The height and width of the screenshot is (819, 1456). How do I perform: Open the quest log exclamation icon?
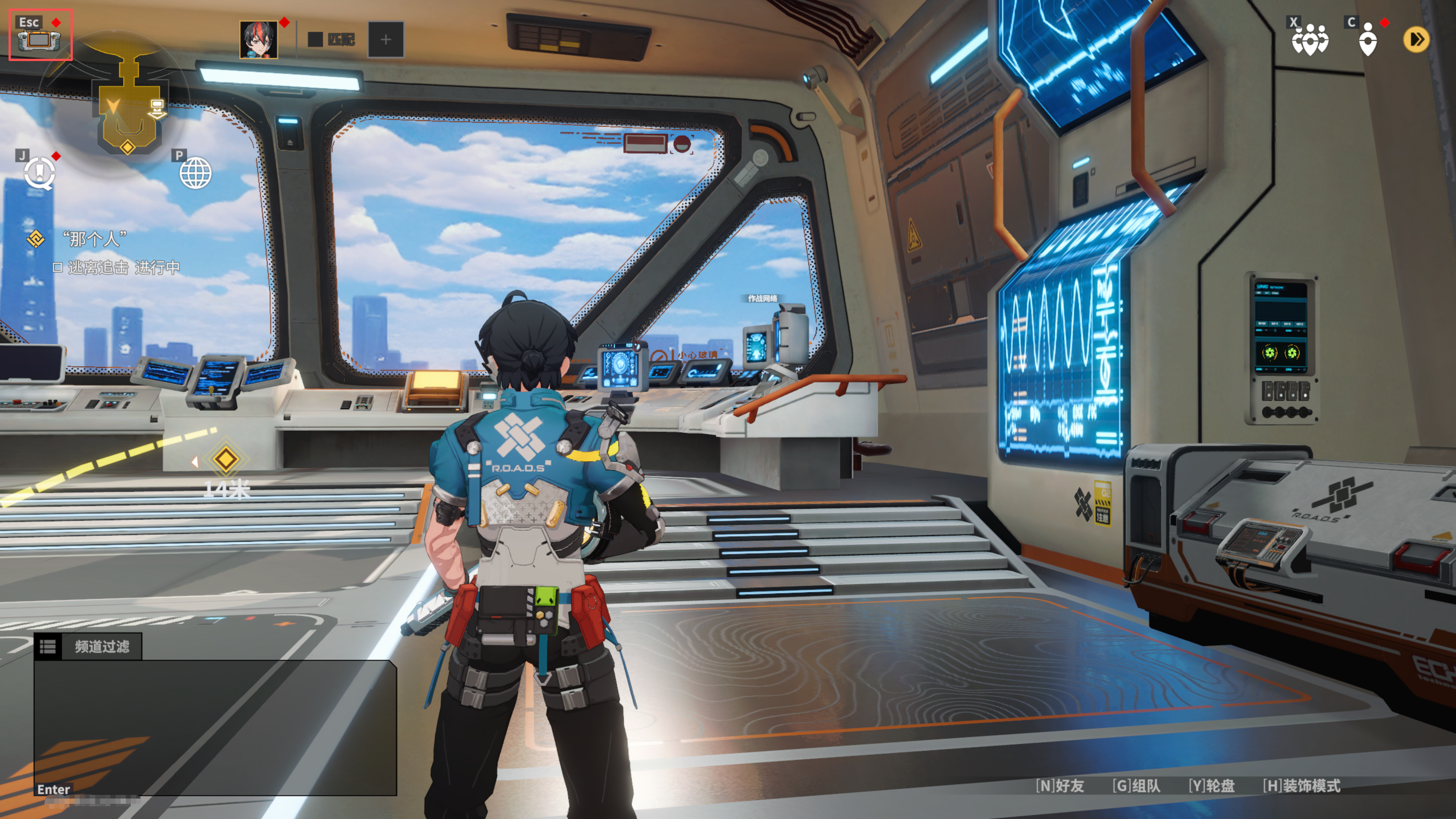(x=39, y=173)
